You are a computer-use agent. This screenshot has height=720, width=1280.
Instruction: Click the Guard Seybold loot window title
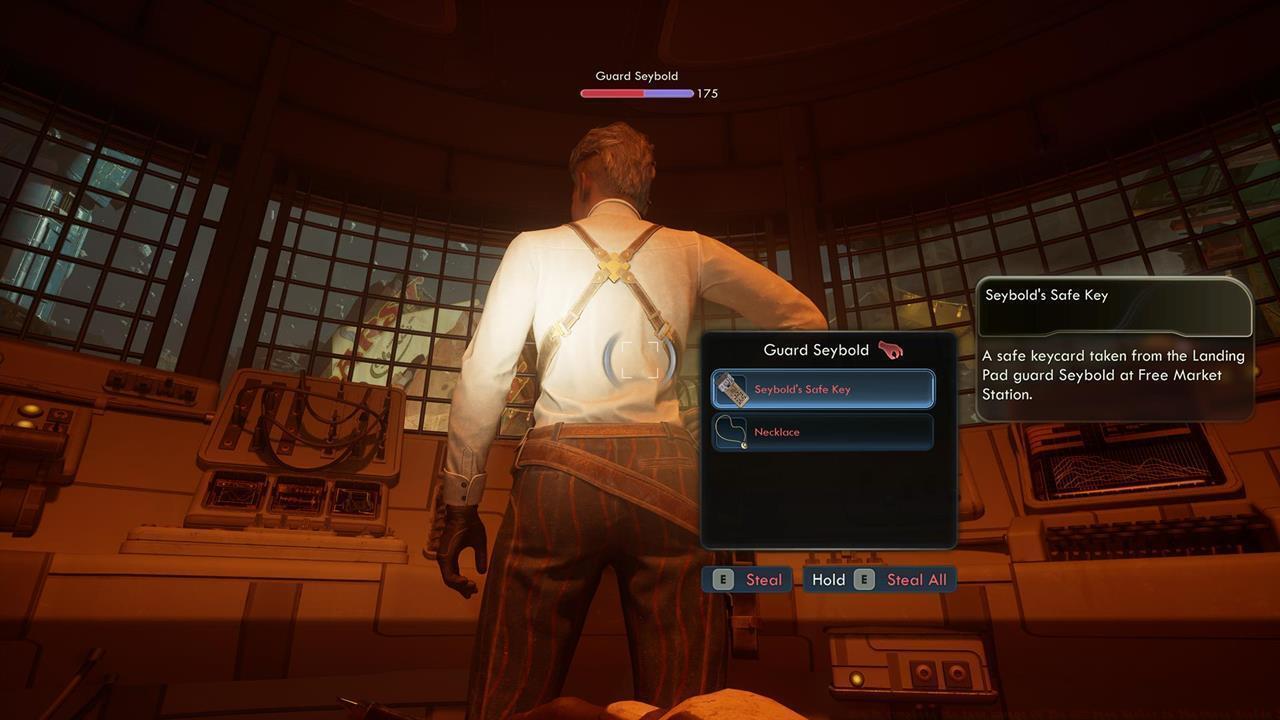tap(816, 349)
